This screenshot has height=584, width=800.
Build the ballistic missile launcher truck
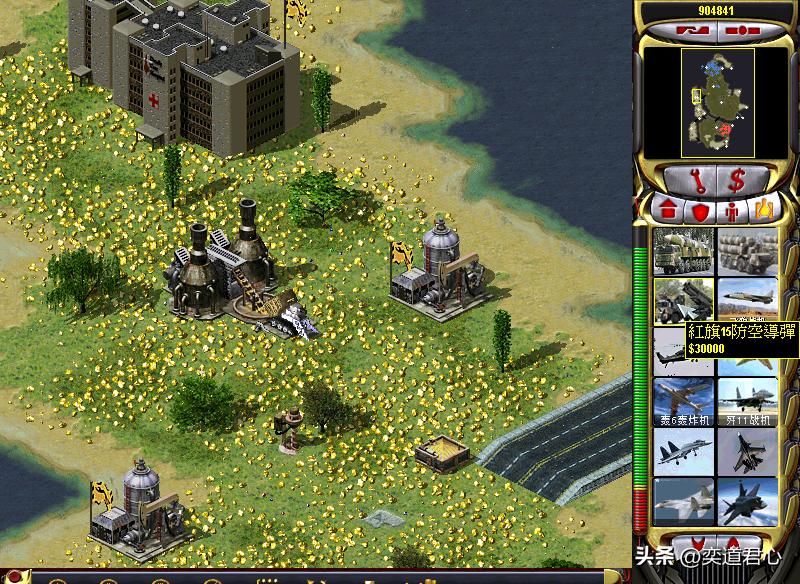click(x=683, y=251)
